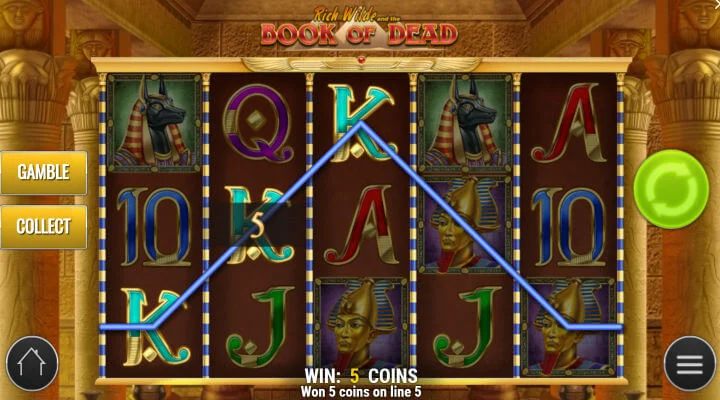Collect the winnings with COLLECT
The height and width of the screenshot is (400, 720).
[x=43, y=226]
